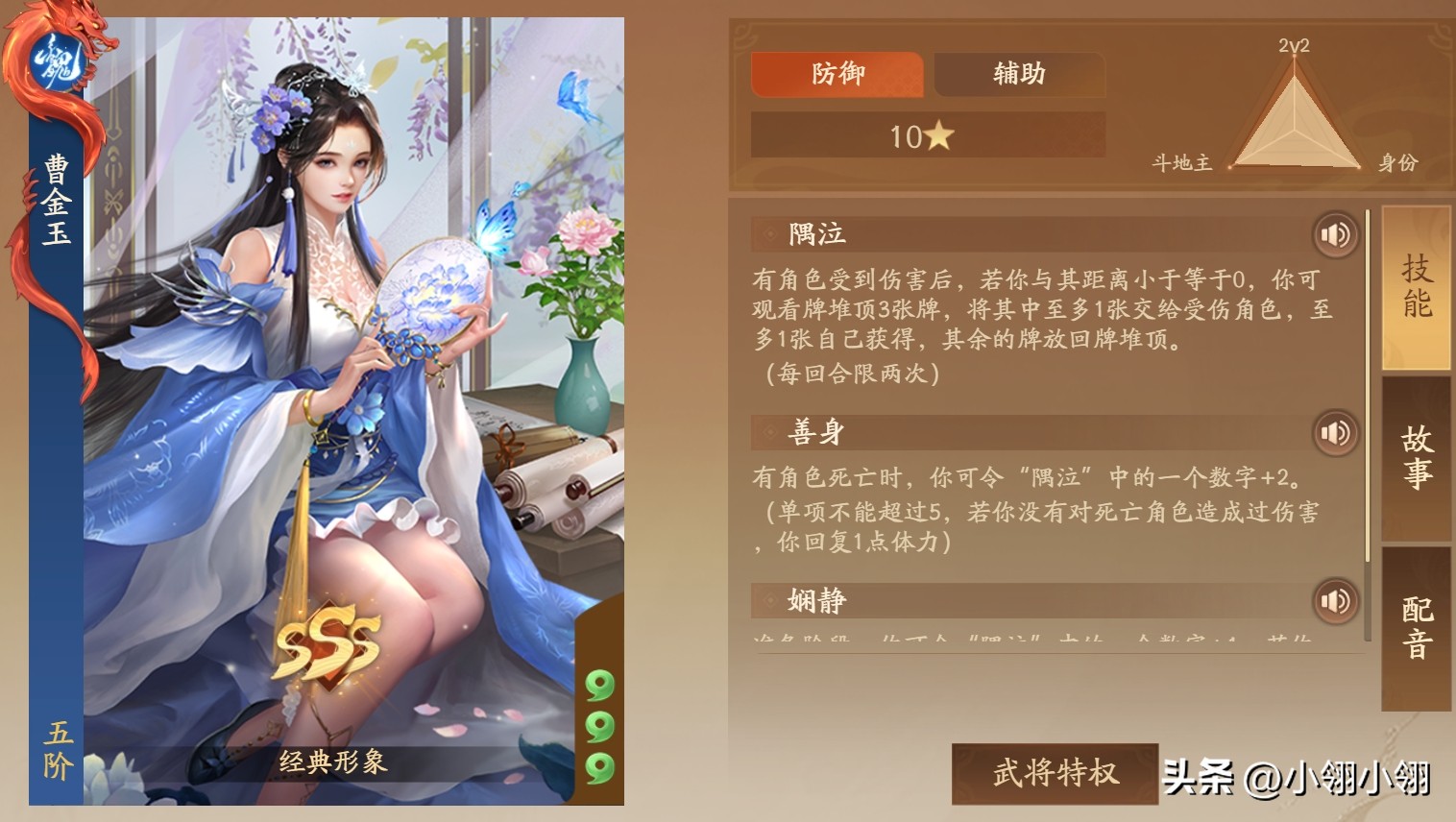1456x822 pixels.
Task: Play voice line for skill 隅泣
Action: click(1334, 233)
